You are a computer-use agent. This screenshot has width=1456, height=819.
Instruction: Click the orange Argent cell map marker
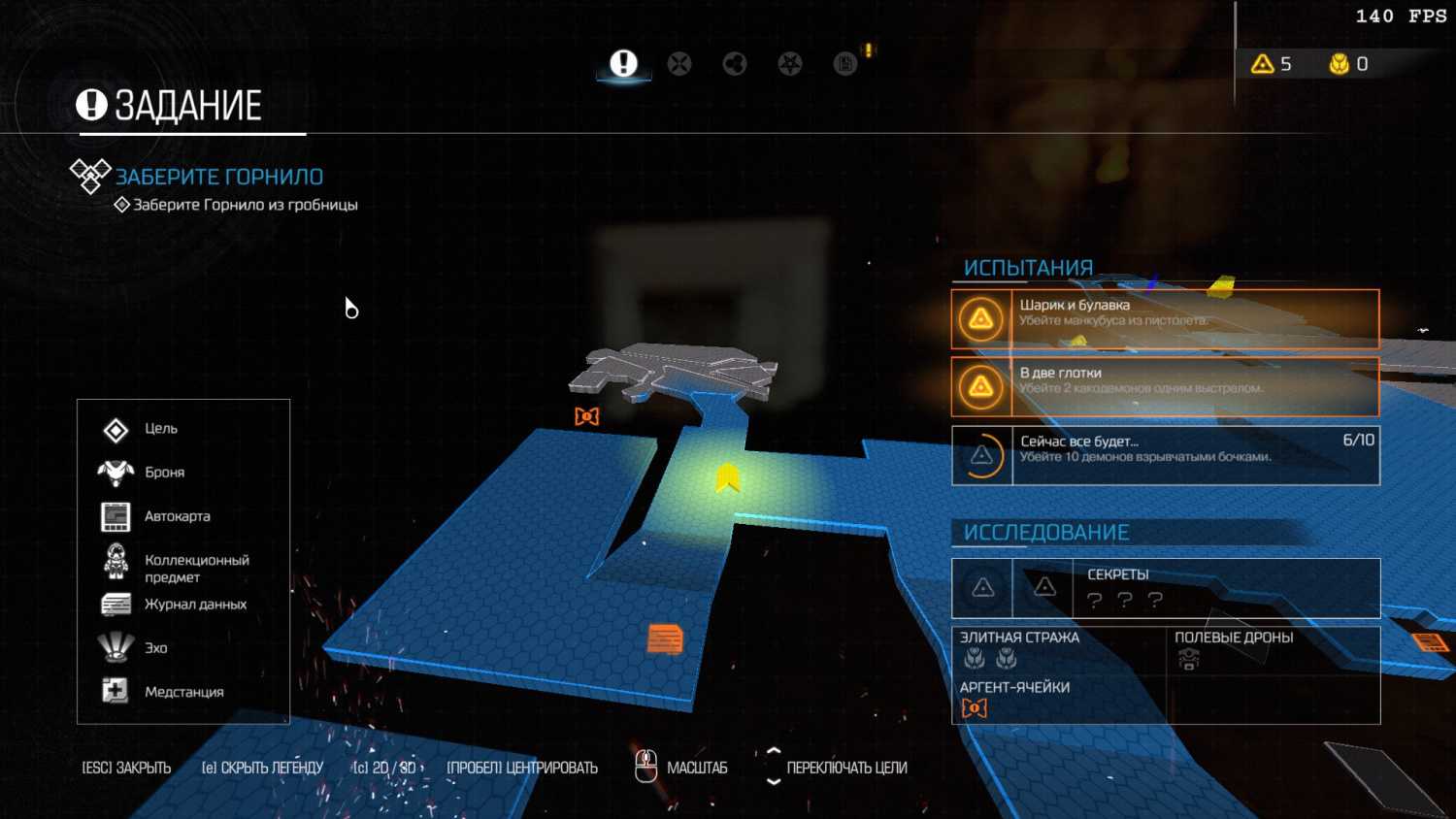point(587,416)
